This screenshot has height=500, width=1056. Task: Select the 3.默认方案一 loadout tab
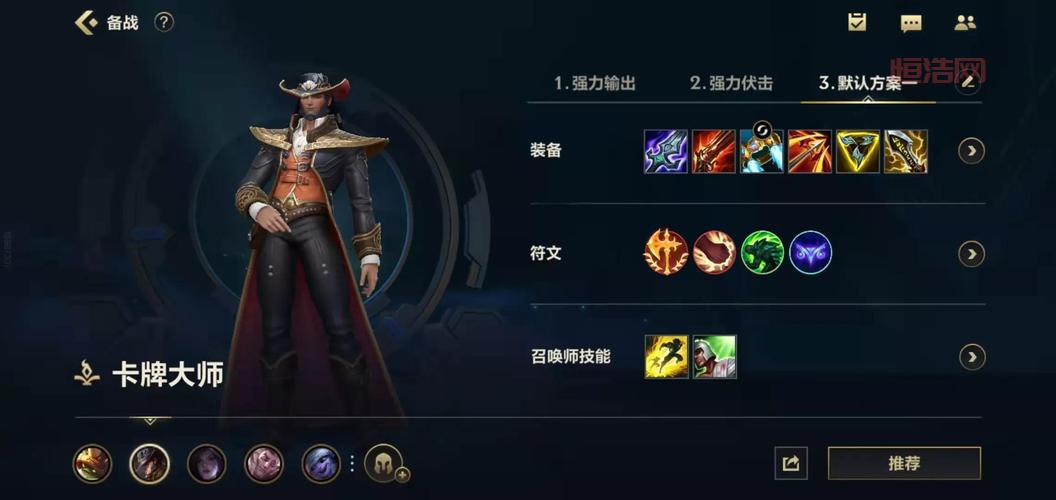click(867, 83)
